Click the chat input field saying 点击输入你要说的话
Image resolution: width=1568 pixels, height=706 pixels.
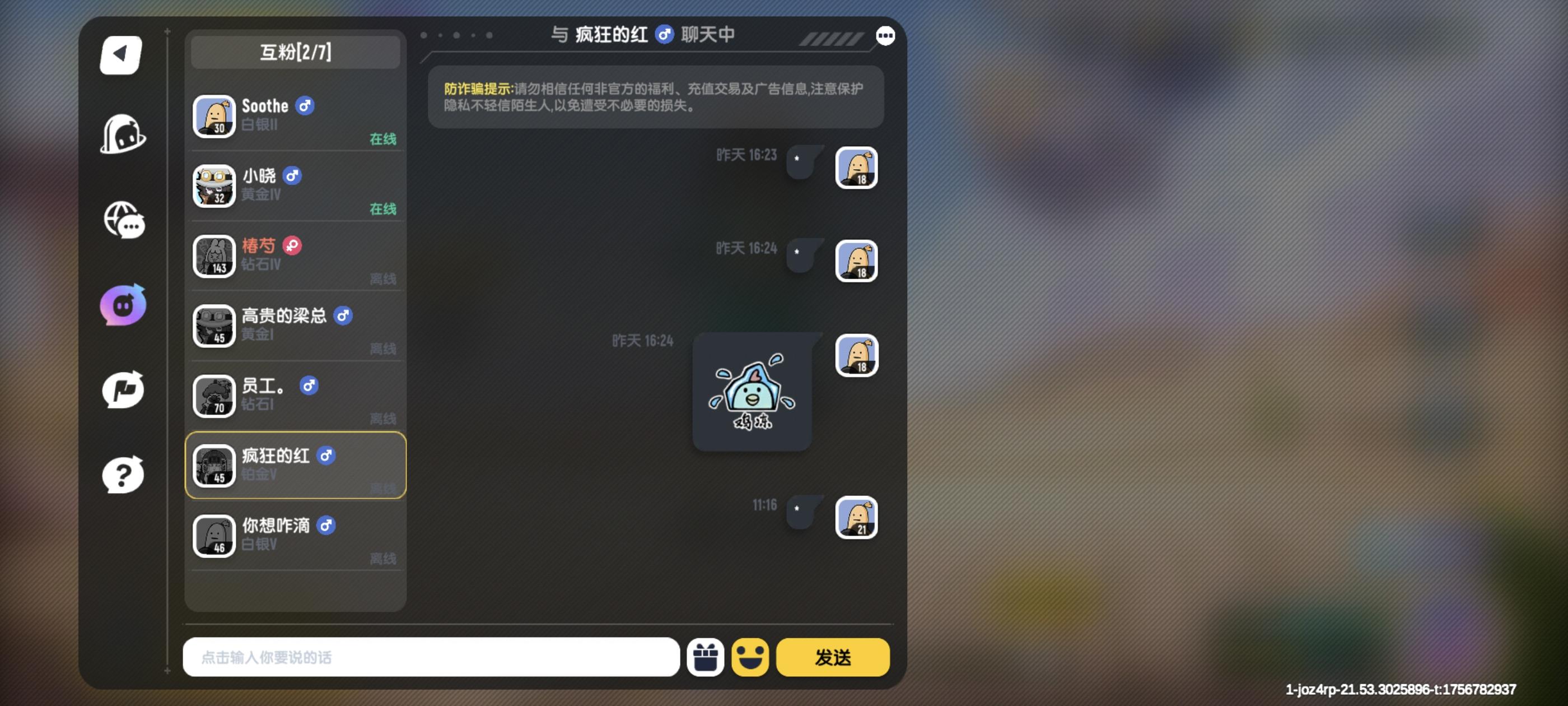coord(430,657)
